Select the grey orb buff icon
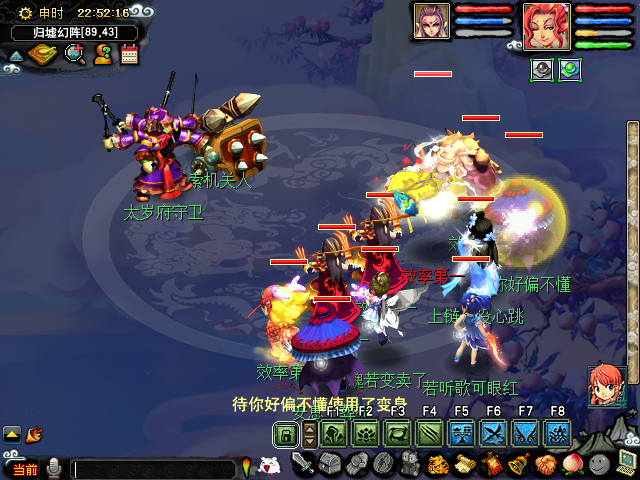This screenshot has width=640, height=480. pos(541,69)
